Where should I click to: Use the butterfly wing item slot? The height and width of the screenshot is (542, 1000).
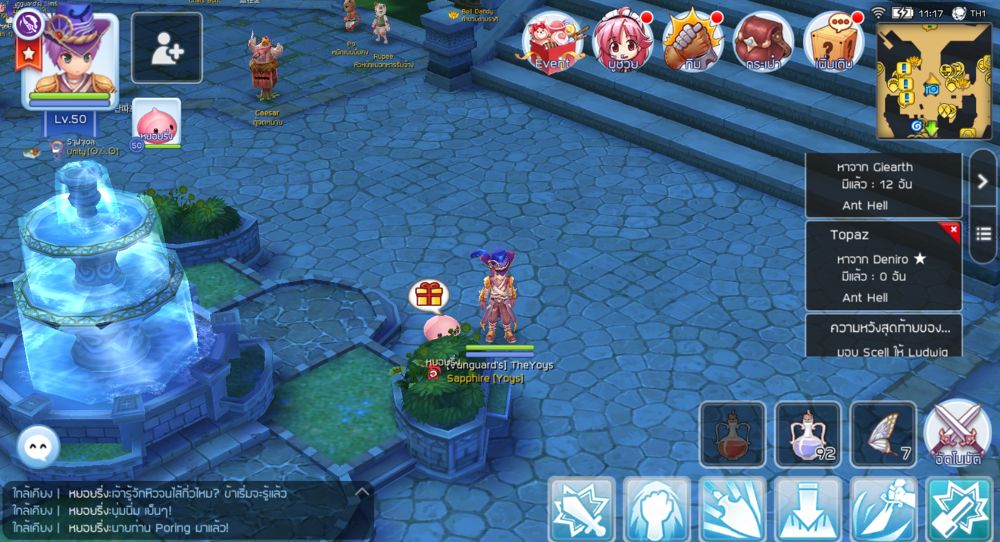tap(883, 433)
